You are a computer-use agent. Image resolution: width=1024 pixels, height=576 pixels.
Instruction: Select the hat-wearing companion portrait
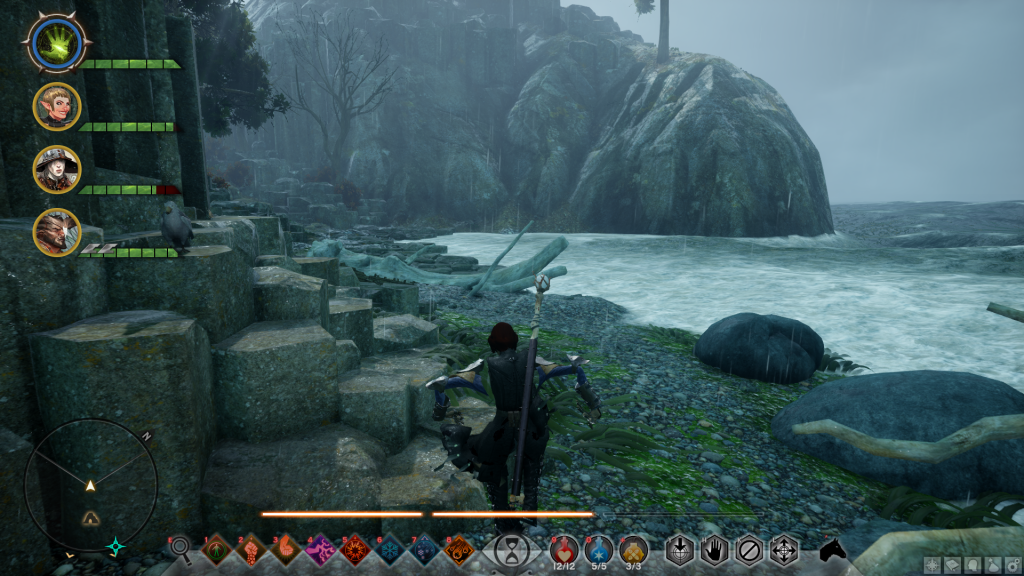(56, 170)
